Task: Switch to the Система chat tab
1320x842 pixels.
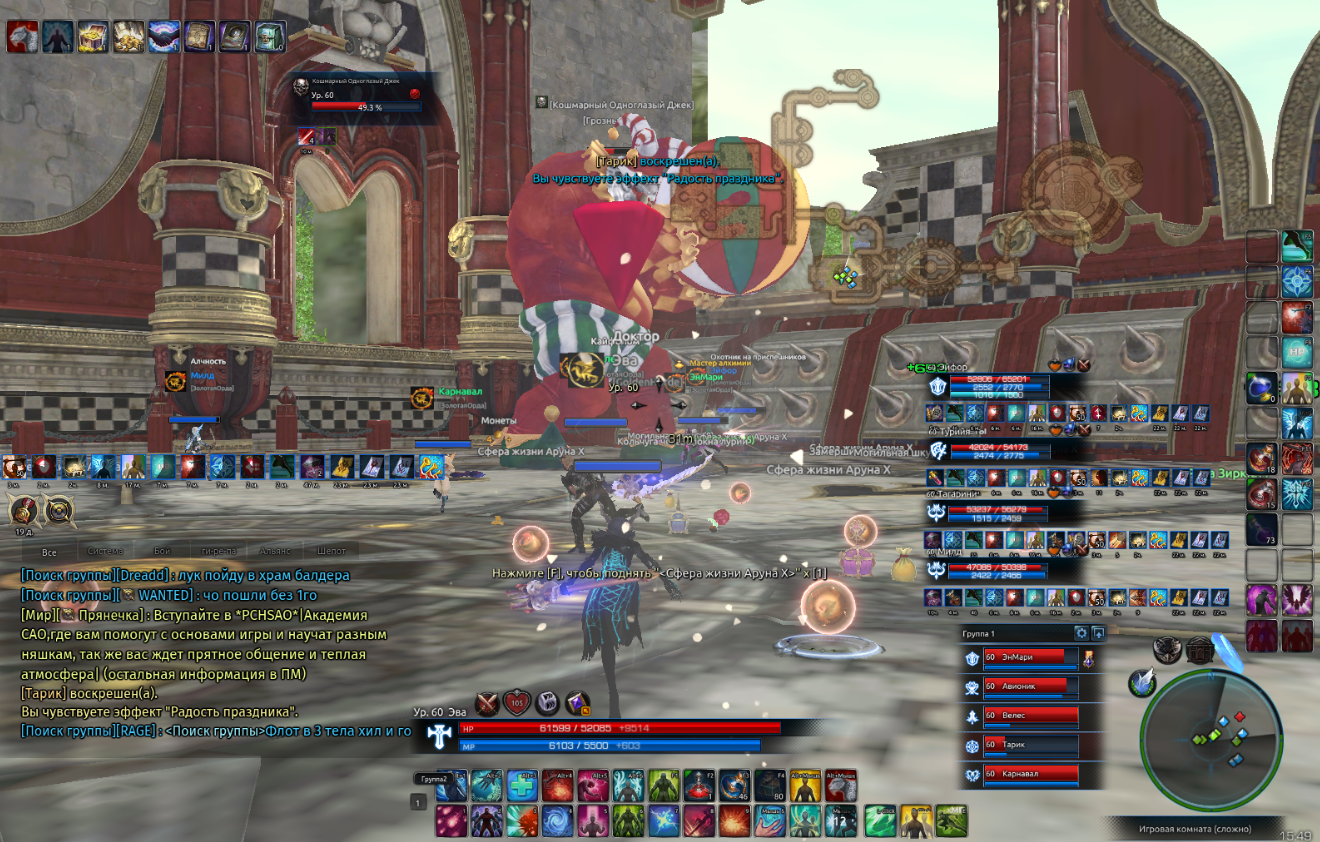Action: pos(105,551)
